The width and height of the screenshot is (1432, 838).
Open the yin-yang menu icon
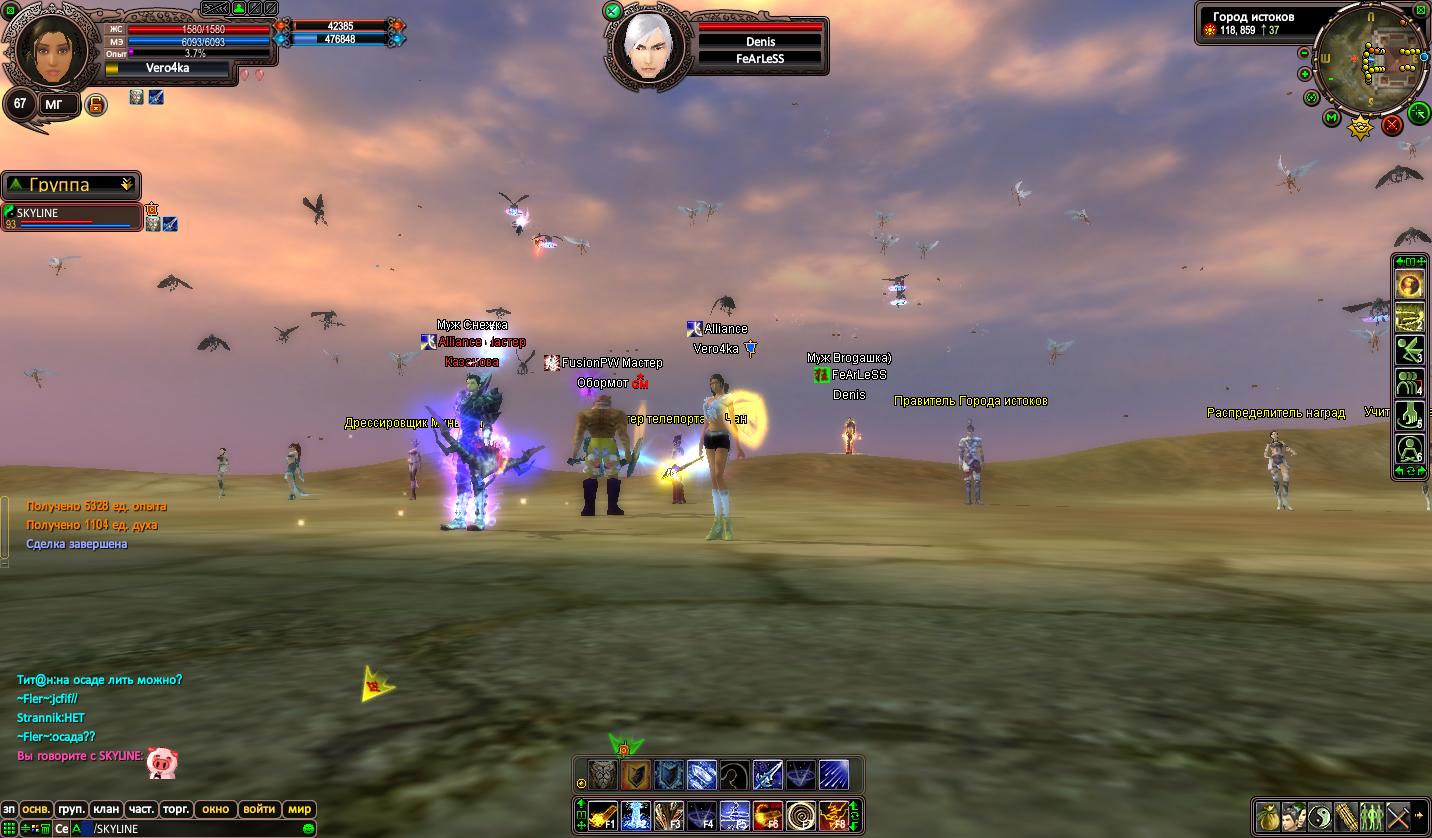coord(1320,816)
